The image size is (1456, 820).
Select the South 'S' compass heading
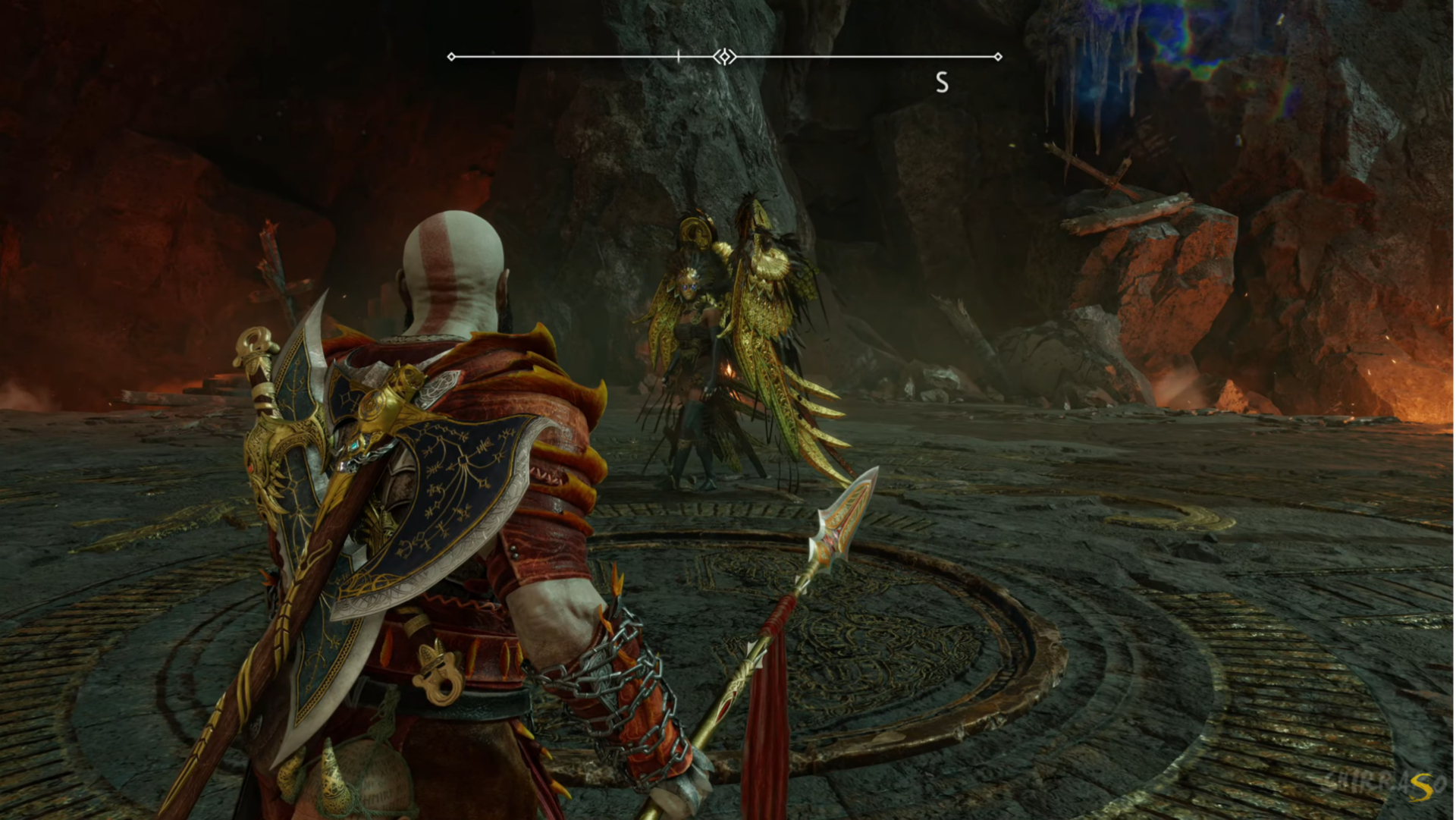[x=942, y=82]
